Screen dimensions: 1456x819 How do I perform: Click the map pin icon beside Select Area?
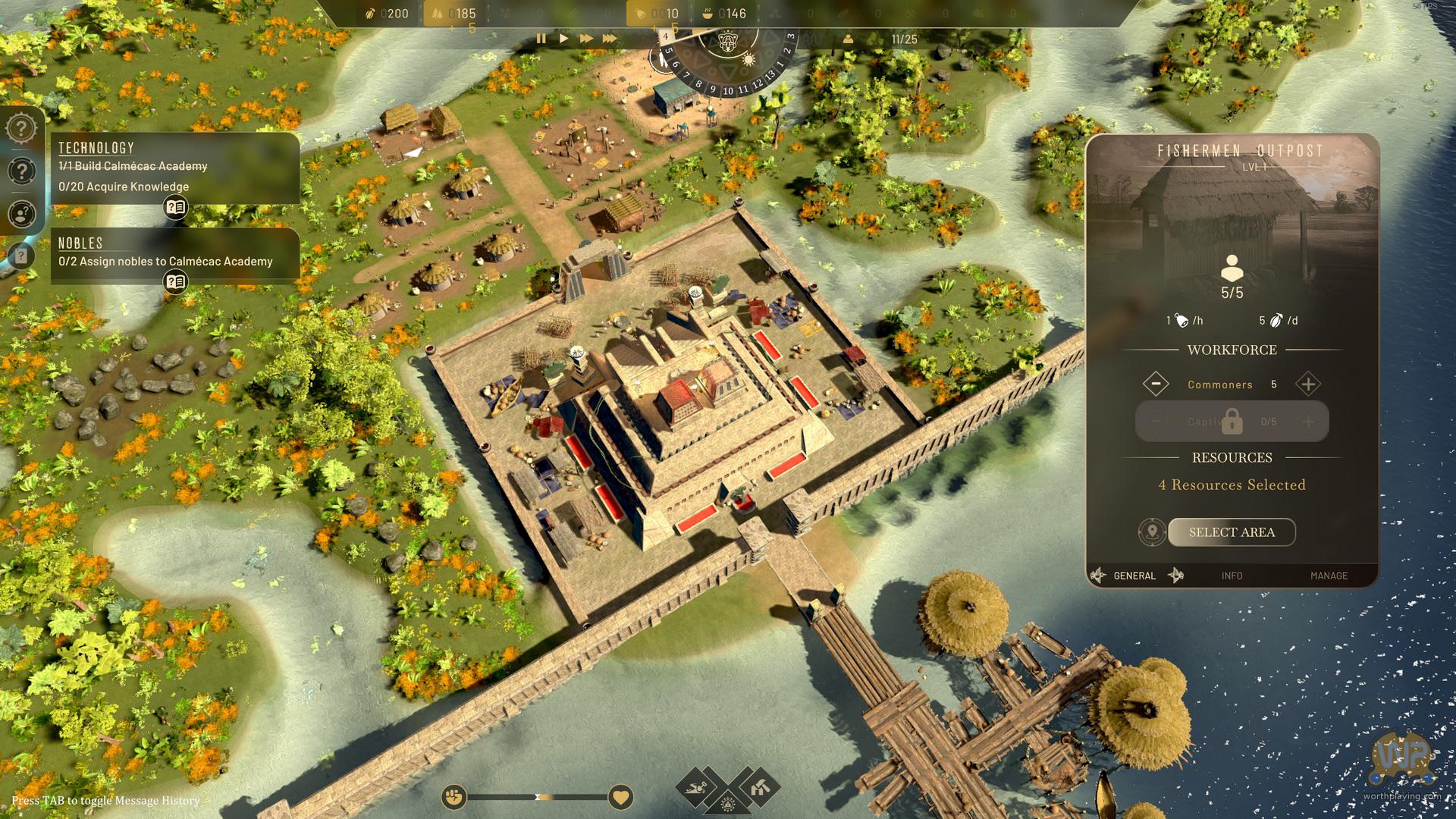point(1152,532)
